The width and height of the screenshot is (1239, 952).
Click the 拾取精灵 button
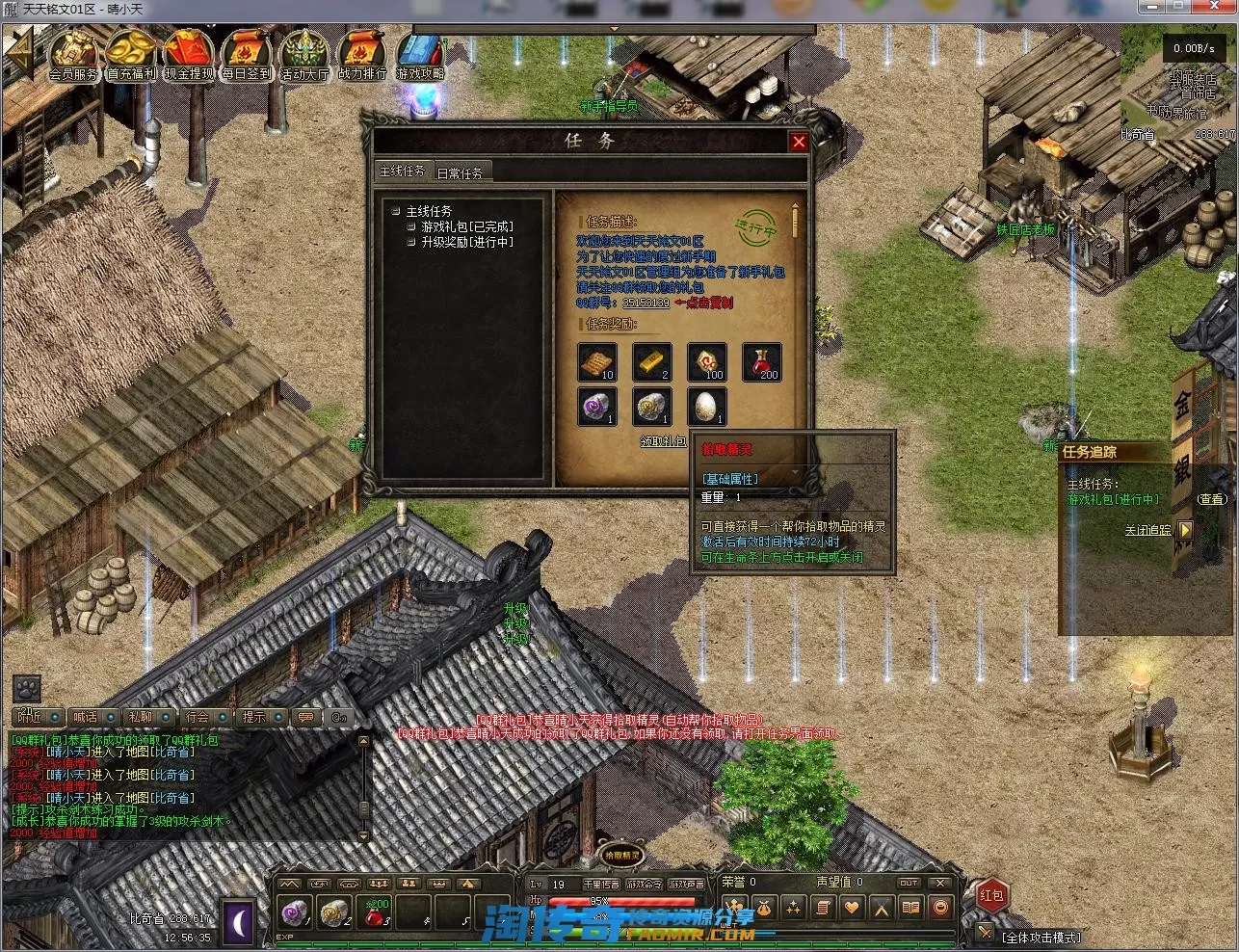click(621, 854)
